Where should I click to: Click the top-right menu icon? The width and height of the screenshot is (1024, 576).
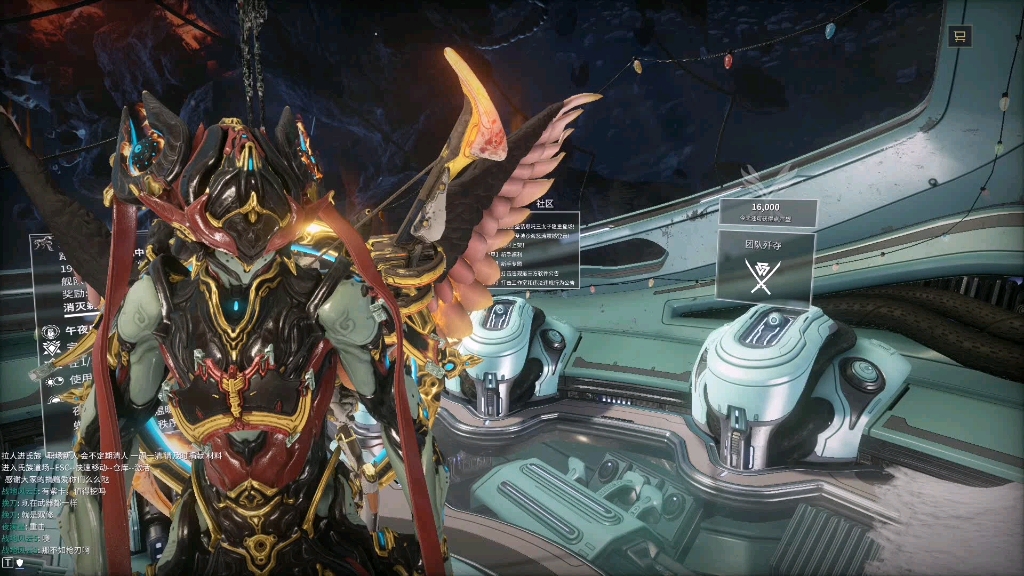959,37
